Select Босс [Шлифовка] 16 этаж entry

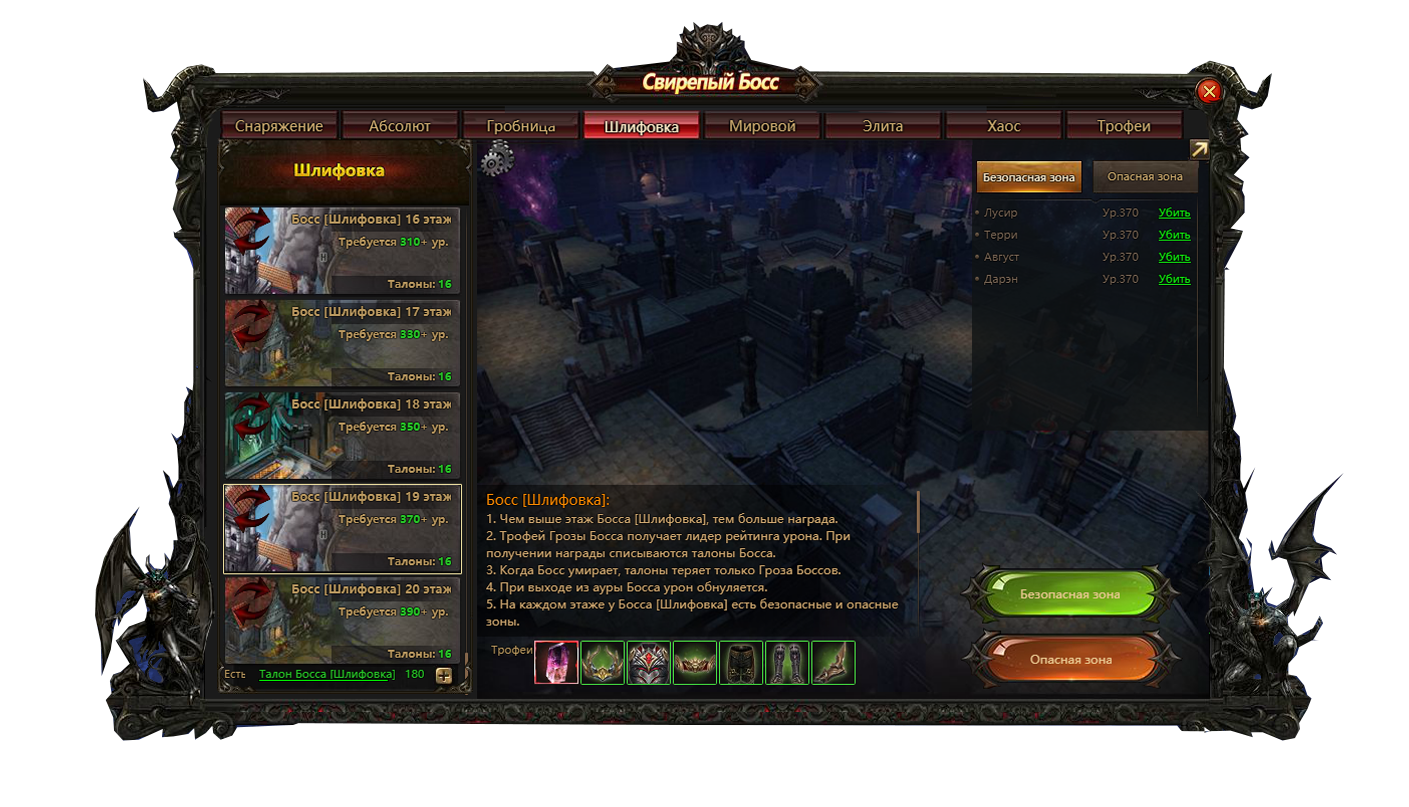click(342, 250)
